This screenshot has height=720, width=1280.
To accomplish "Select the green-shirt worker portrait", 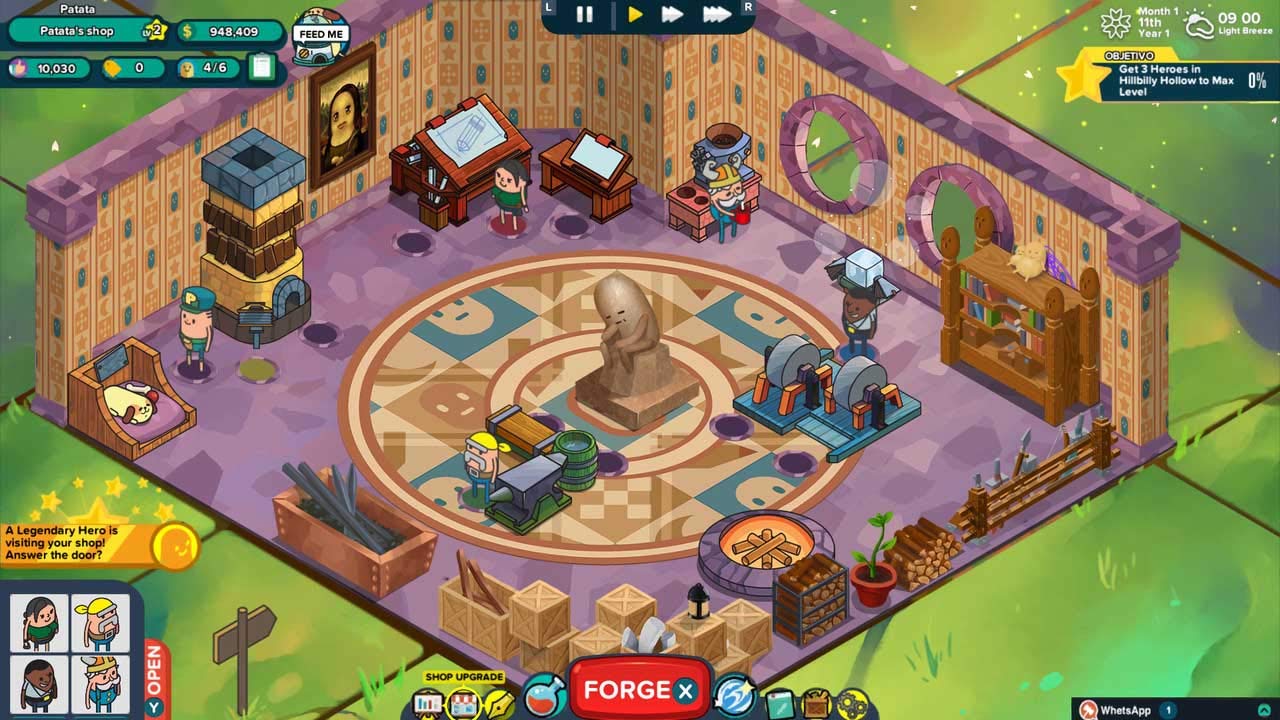I will [40, 623].
